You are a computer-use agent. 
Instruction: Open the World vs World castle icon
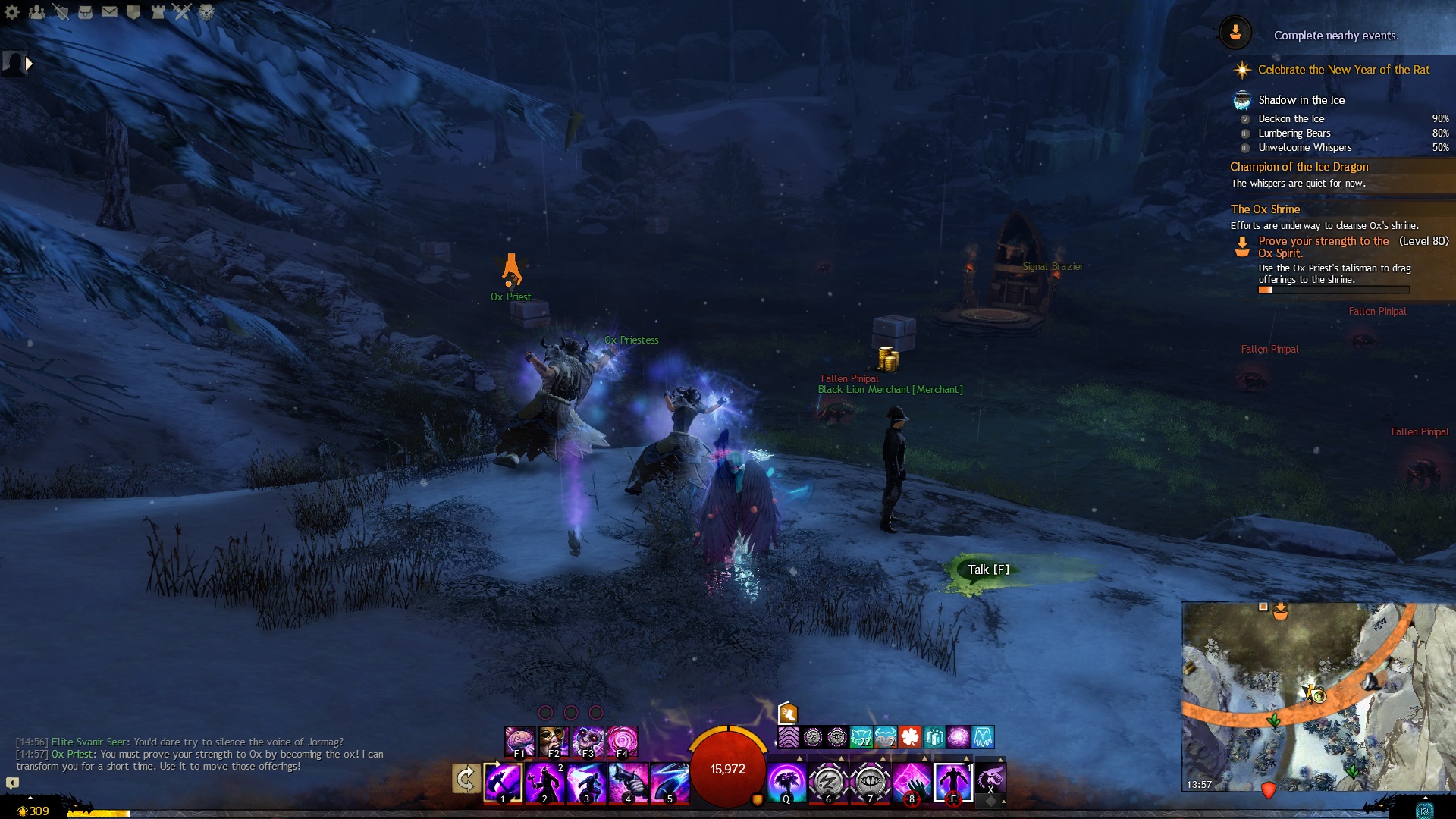158,12
